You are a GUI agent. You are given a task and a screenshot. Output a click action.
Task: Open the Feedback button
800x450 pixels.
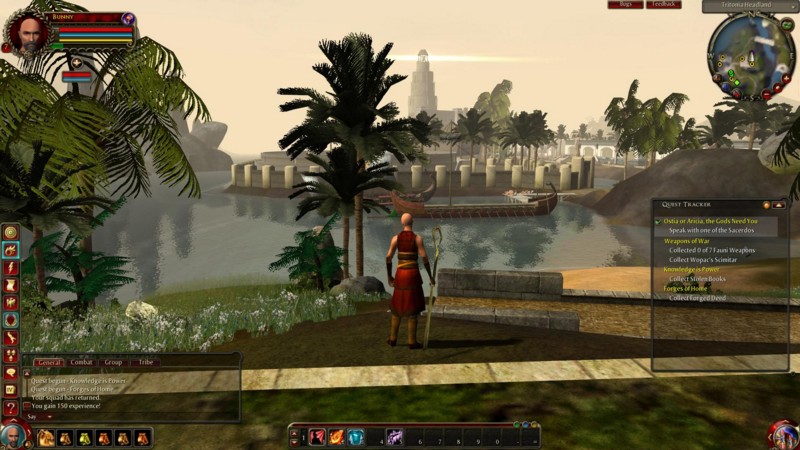coord(664,5)
